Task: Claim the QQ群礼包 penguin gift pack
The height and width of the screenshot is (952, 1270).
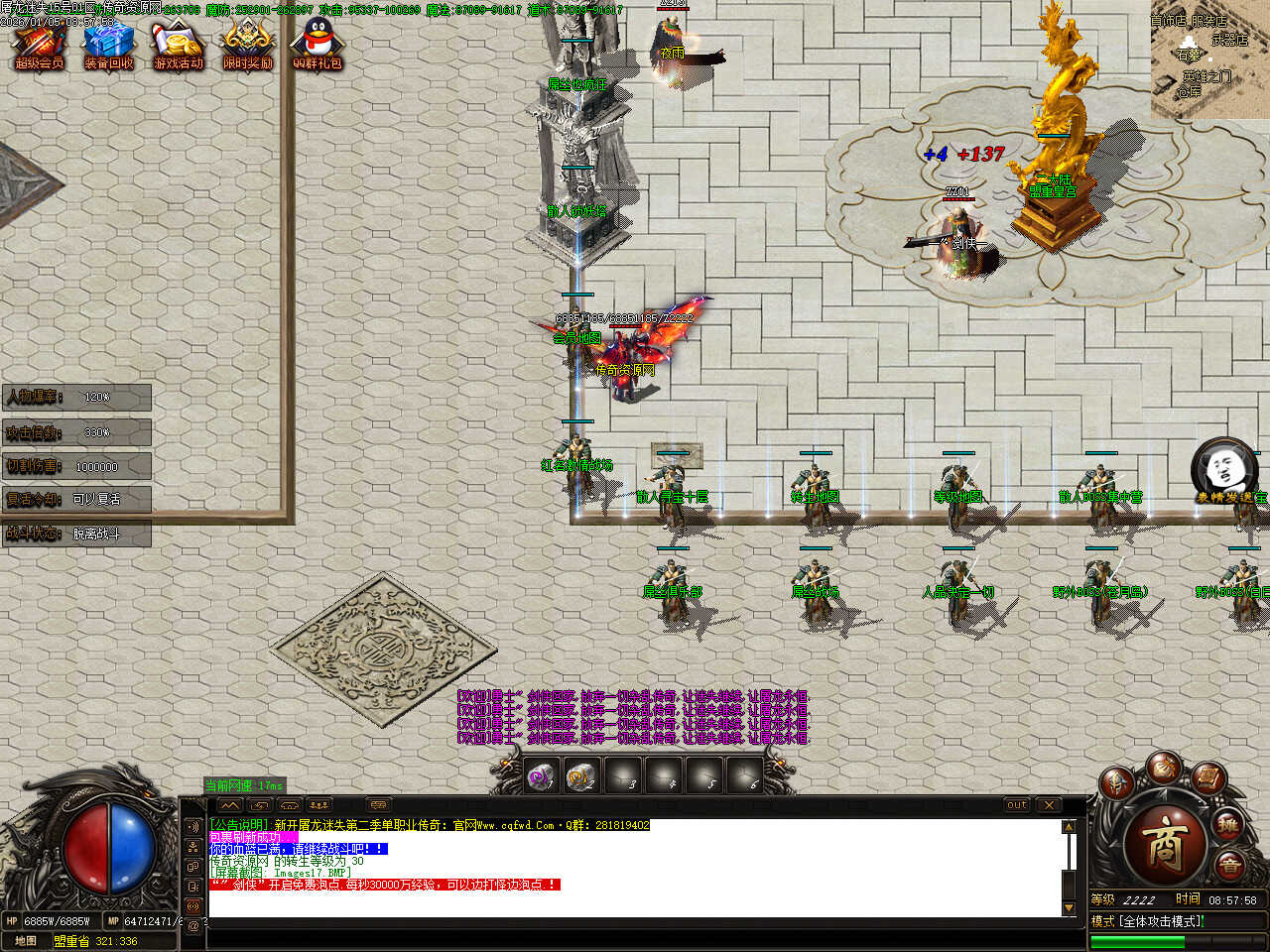Action: pos(317,46)
